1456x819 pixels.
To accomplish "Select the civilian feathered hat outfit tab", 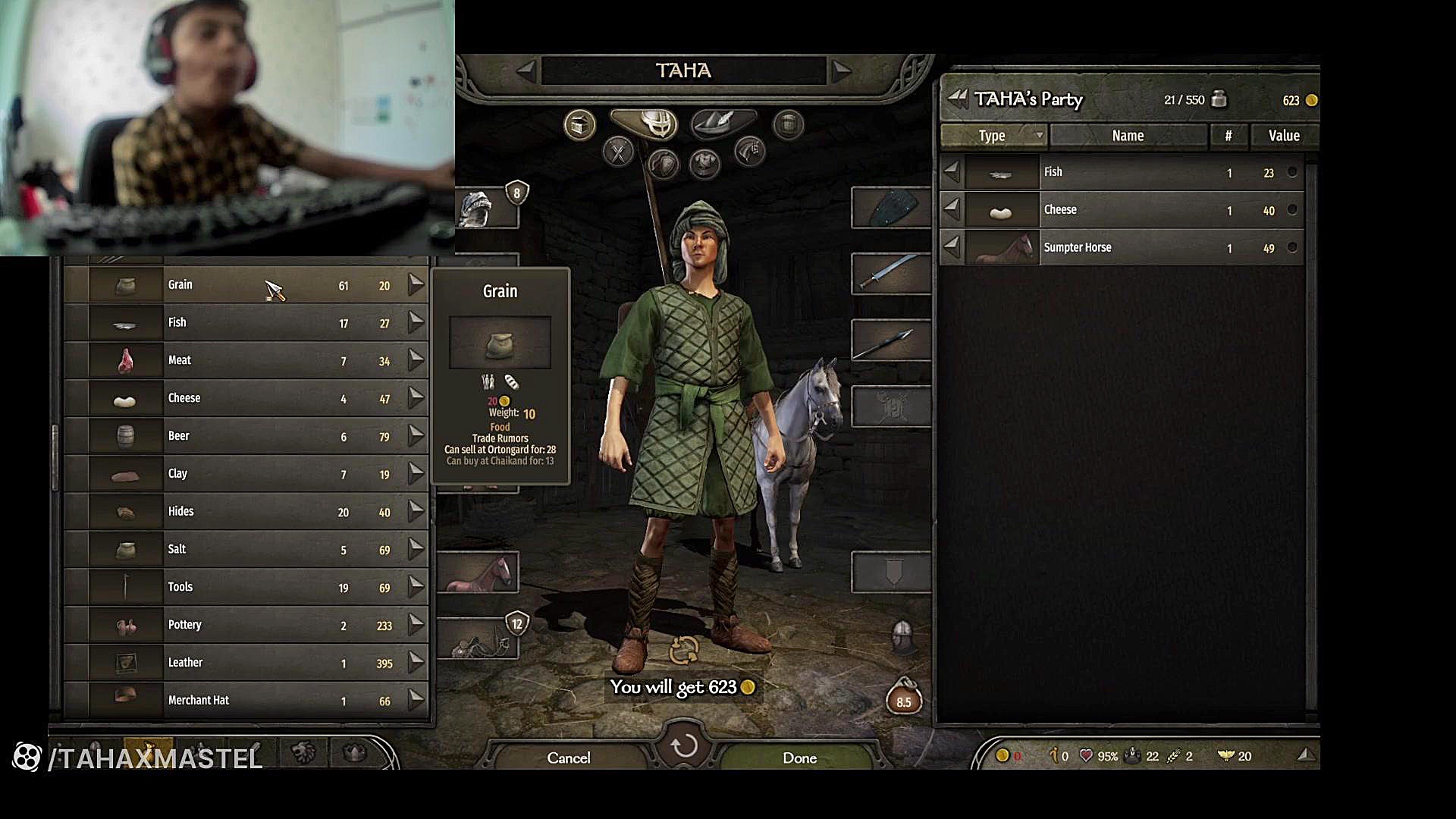I will (721, 121).
